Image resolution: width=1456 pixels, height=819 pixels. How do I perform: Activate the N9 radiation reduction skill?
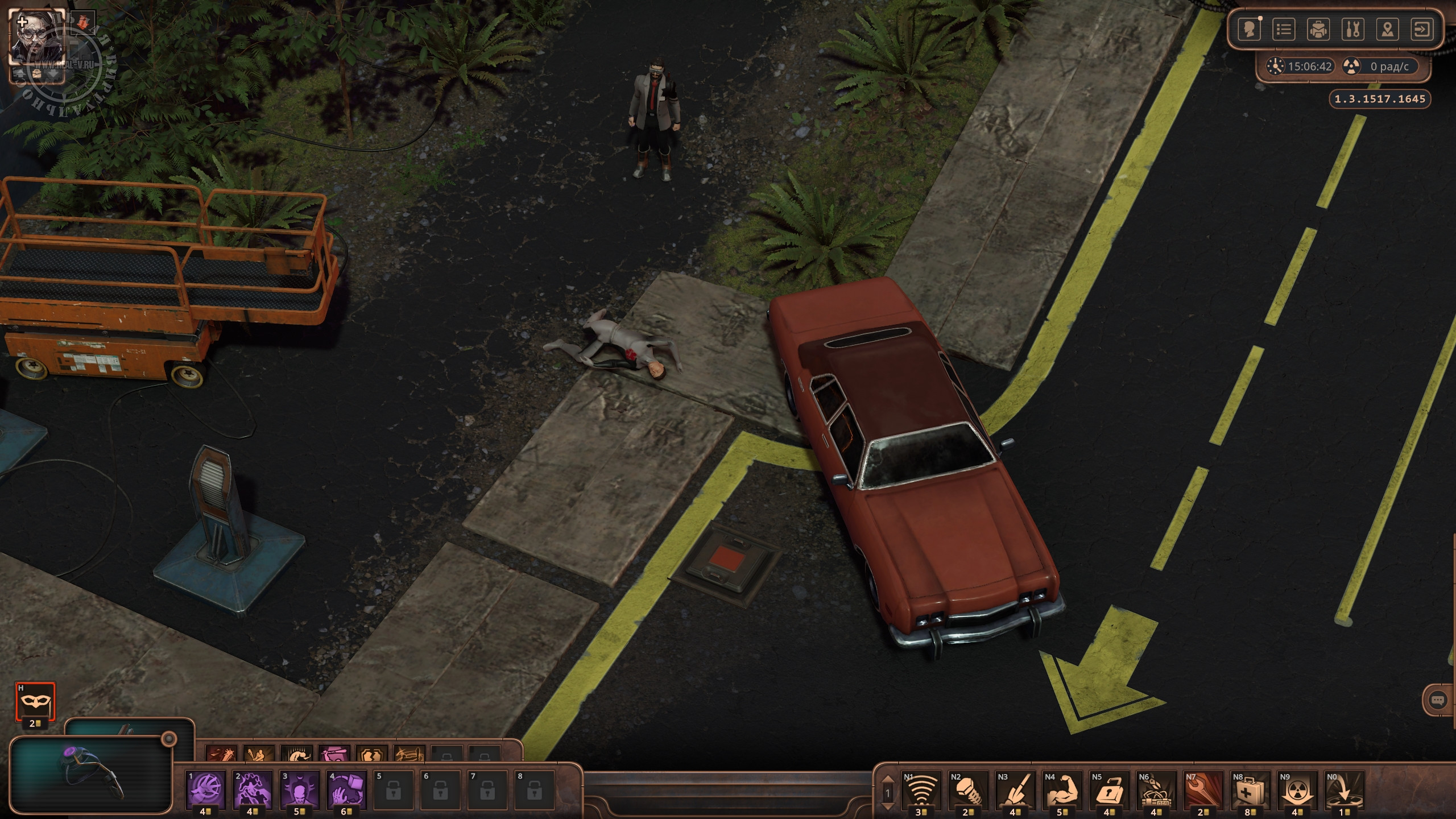click(x=1298, y=791)
